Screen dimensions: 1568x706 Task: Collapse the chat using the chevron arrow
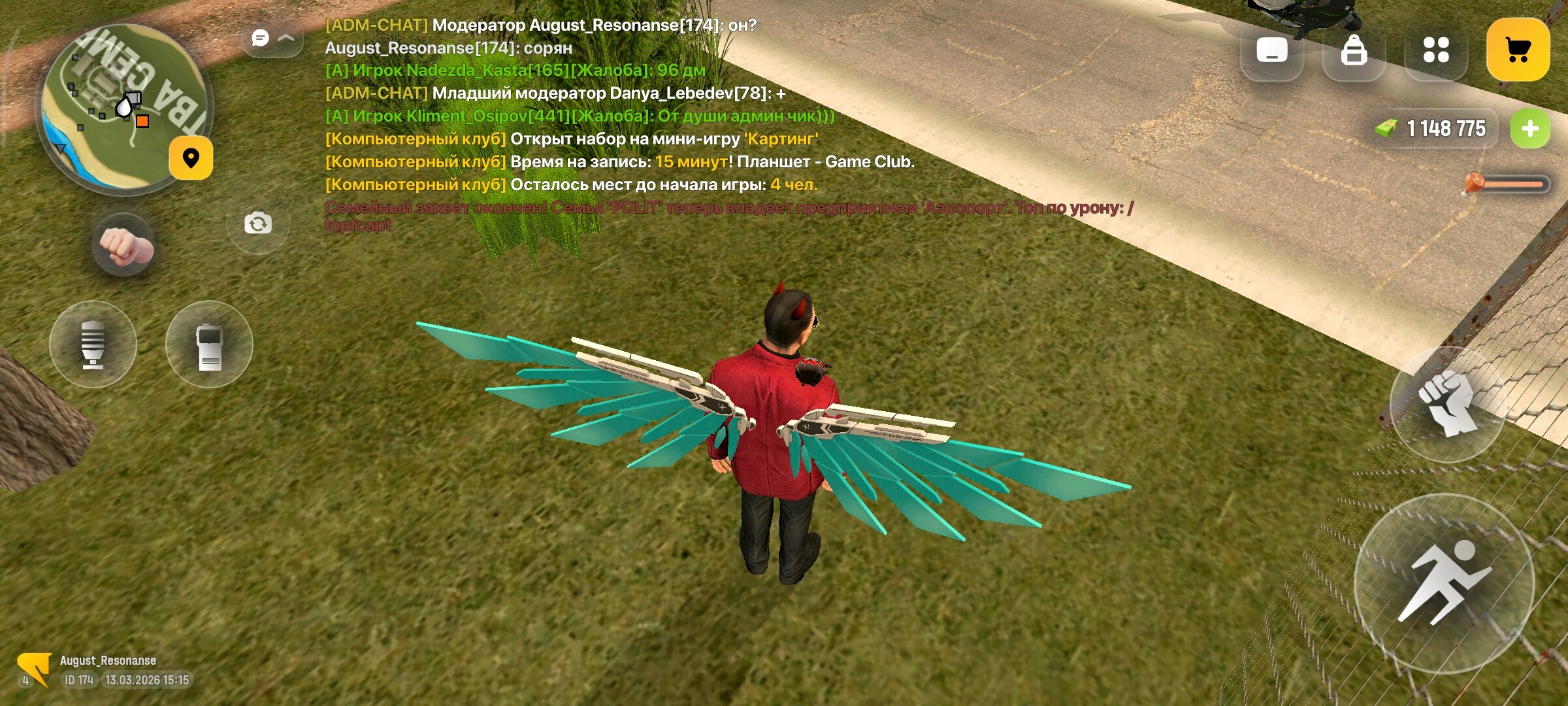286,37
